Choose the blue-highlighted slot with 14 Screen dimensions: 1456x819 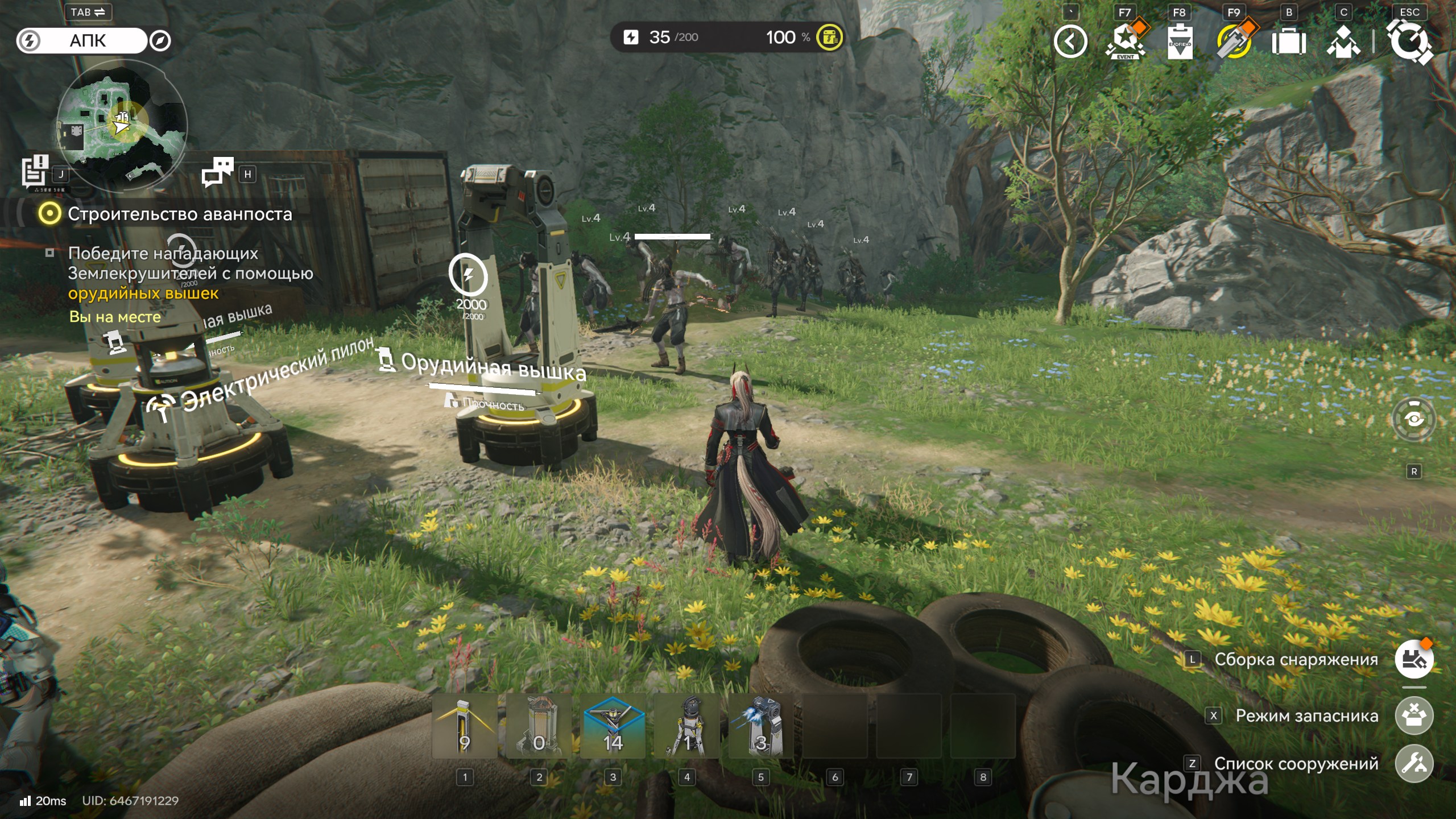click(x=613, y=726)
